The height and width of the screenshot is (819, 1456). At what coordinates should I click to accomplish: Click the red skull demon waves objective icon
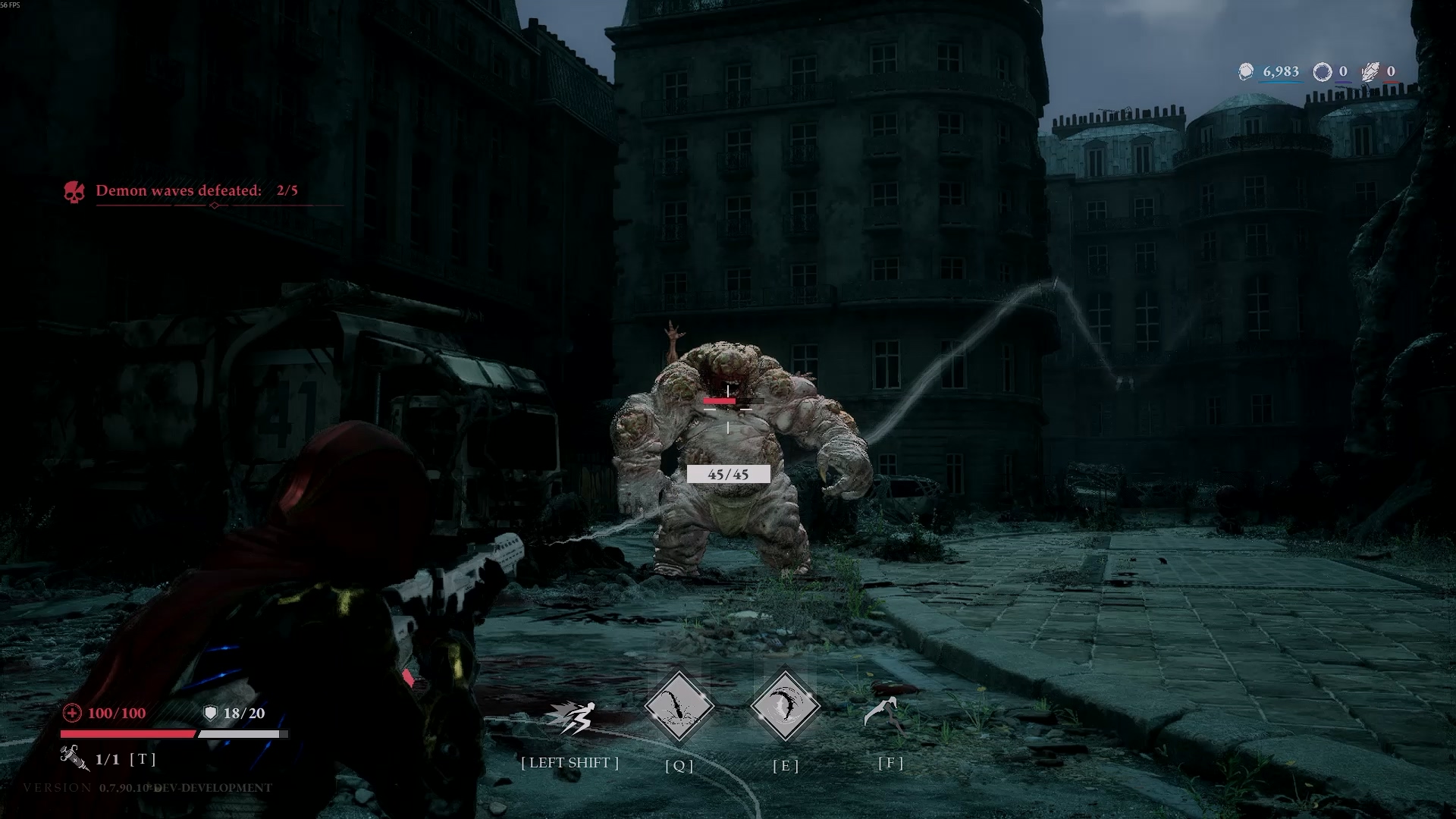74,192
